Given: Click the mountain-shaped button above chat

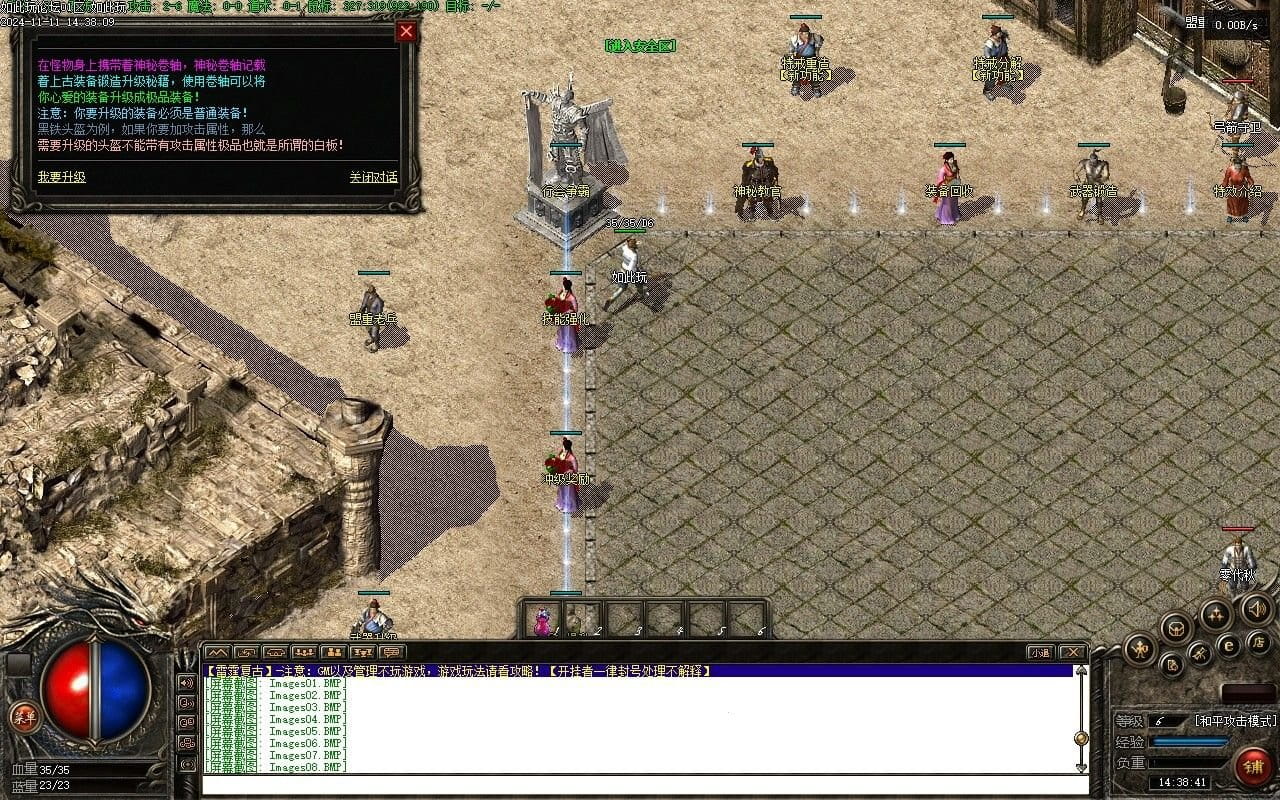Looking at the screenshot, I should (217, 653).
